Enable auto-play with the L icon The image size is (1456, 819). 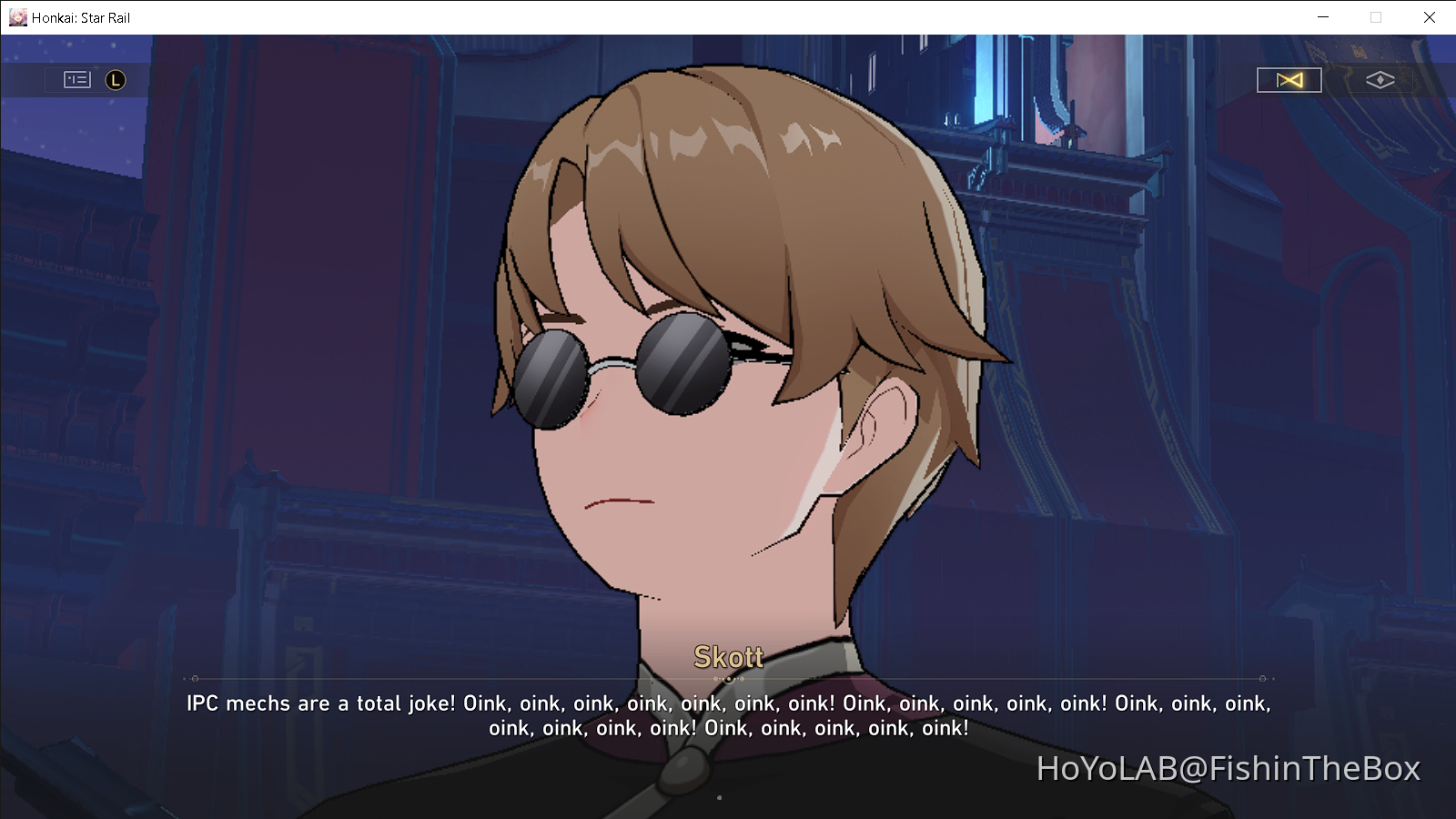(115, 80)
